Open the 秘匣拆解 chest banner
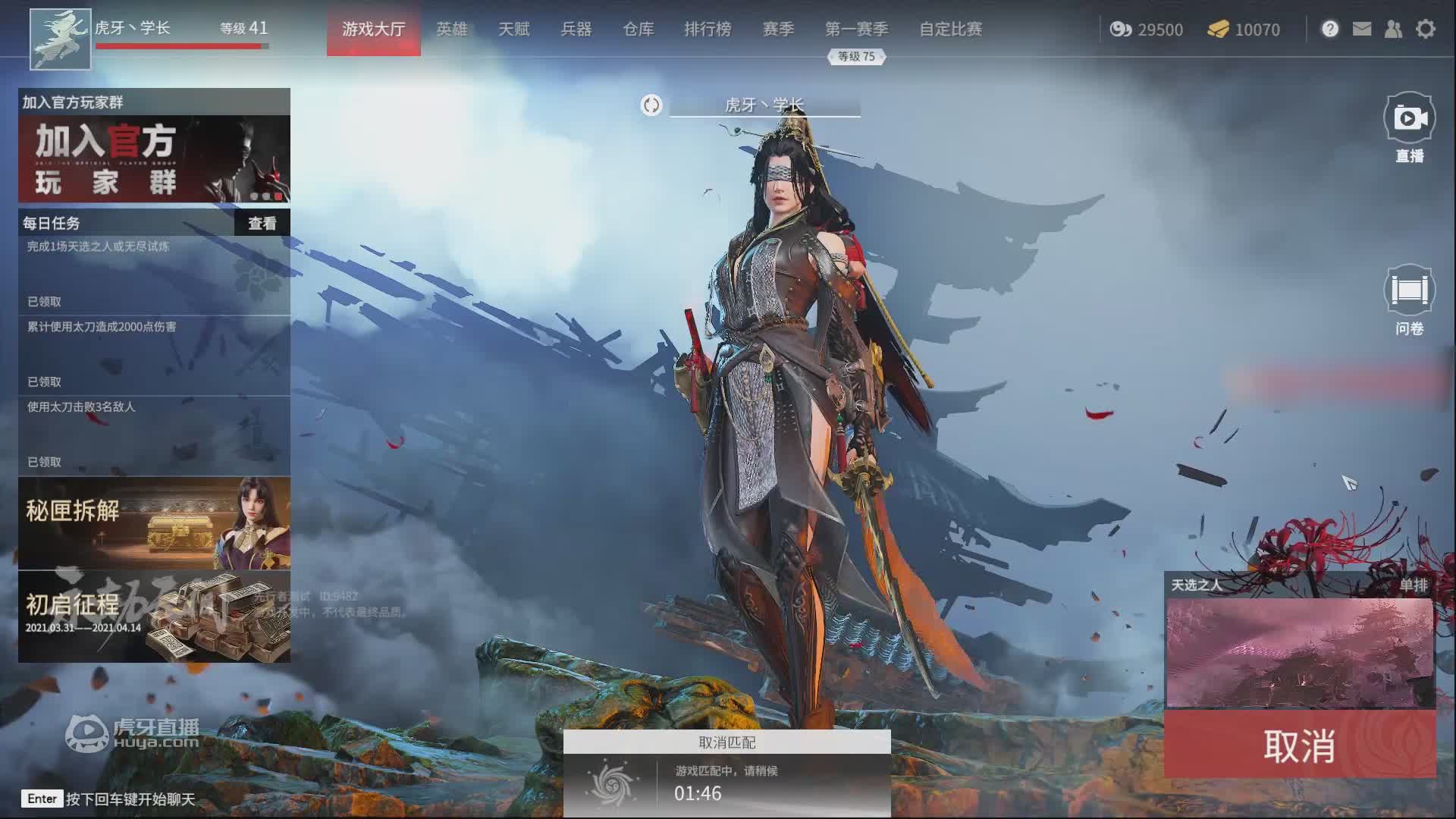 154,522
